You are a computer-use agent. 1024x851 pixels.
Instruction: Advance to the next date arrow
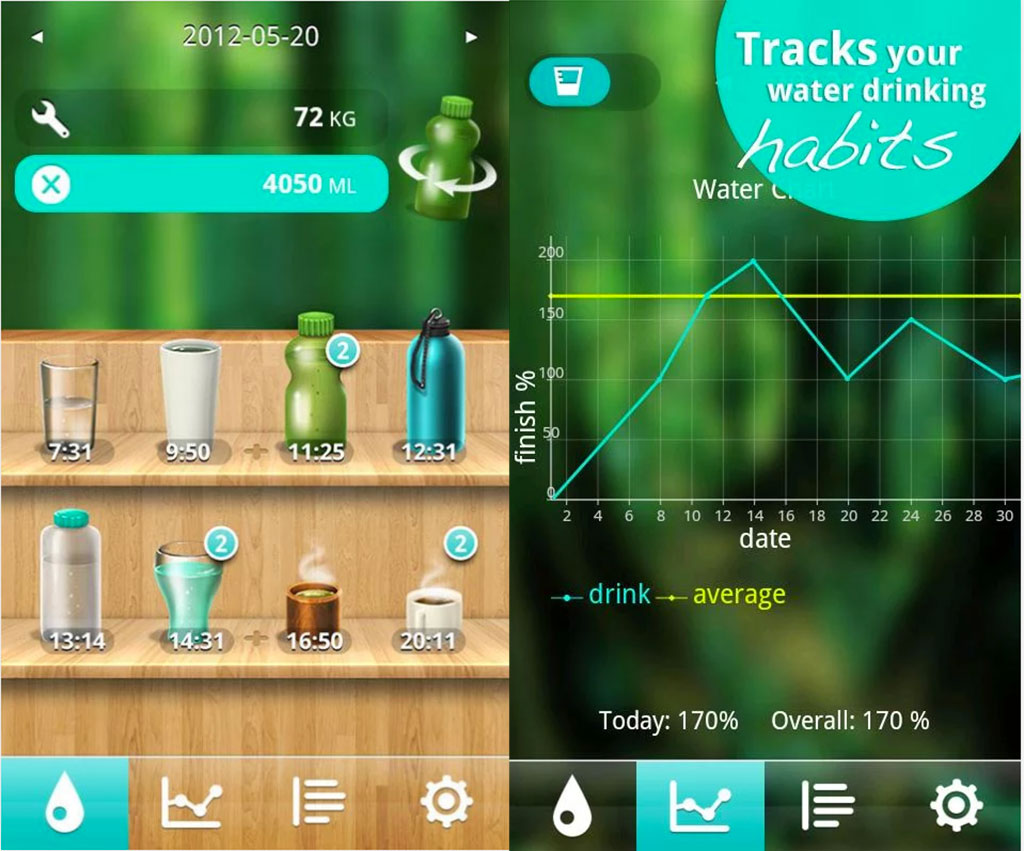pos(471,38)
